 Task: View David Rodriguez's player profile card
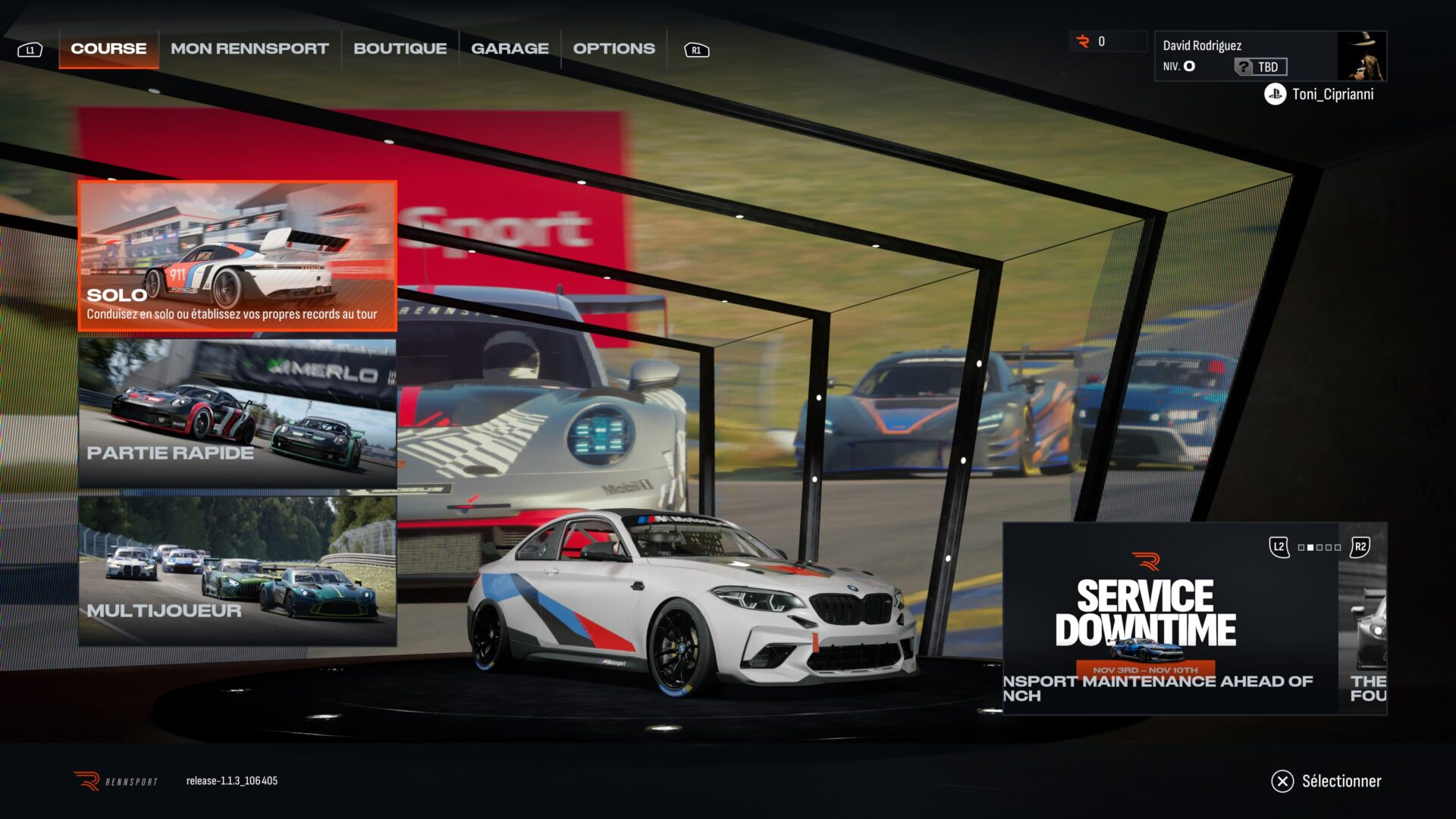click(1244, 55)
